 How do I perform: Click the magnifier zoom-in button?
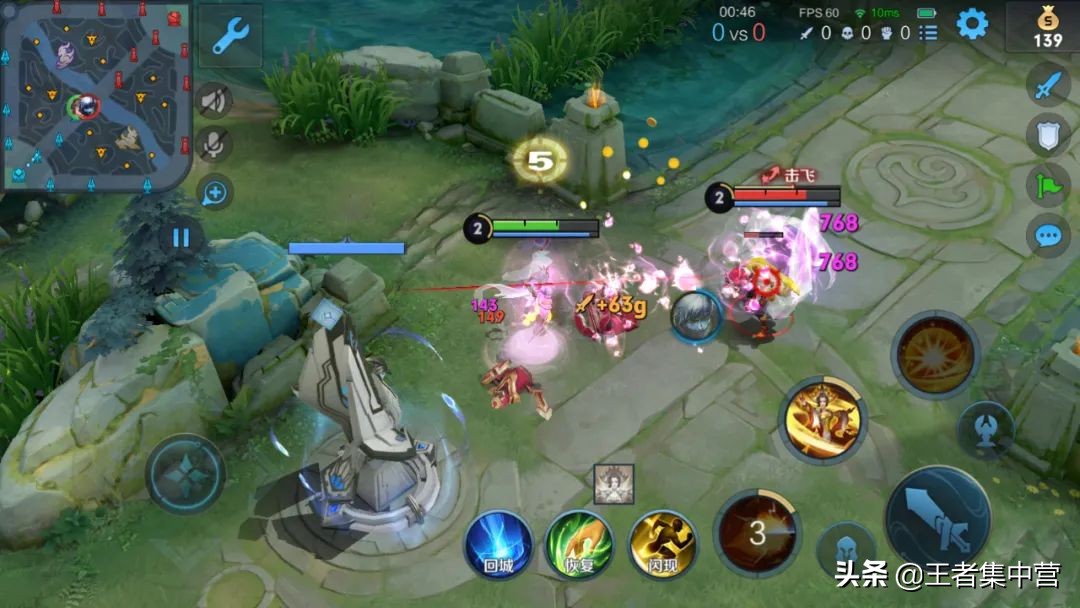click(215, 192)
